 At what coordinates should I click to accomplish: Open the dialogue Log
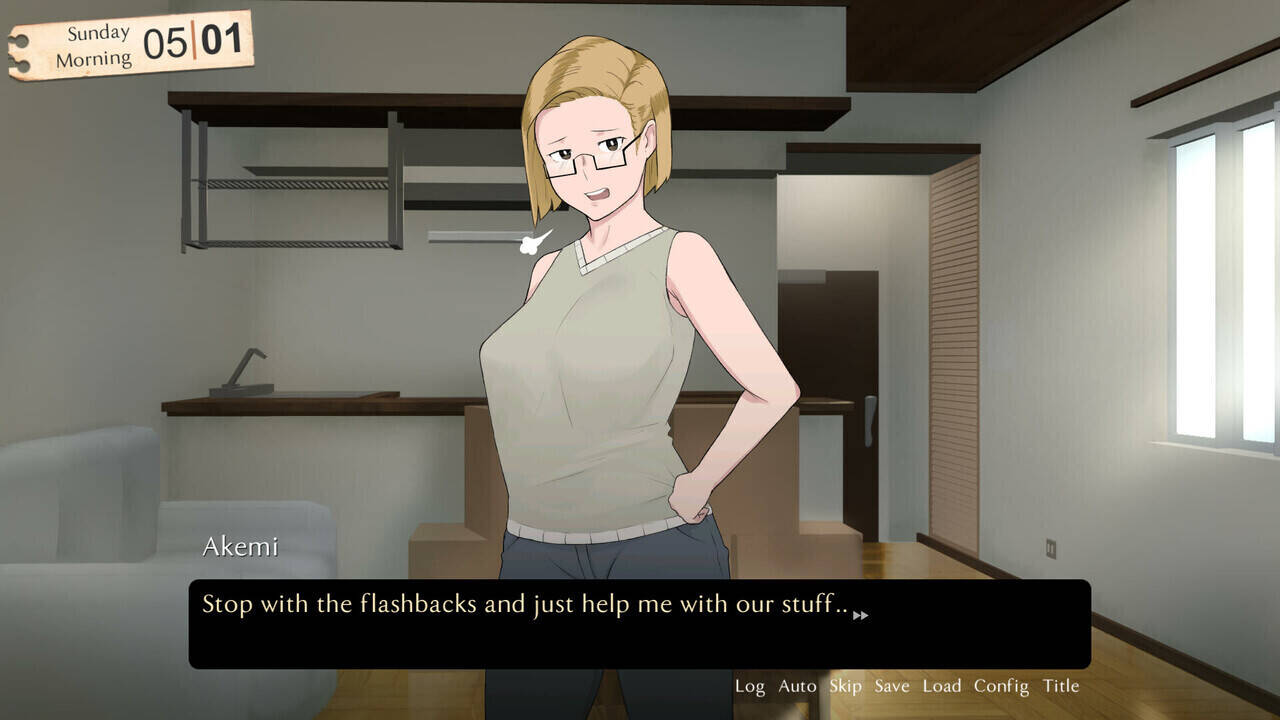pos(749,686)
